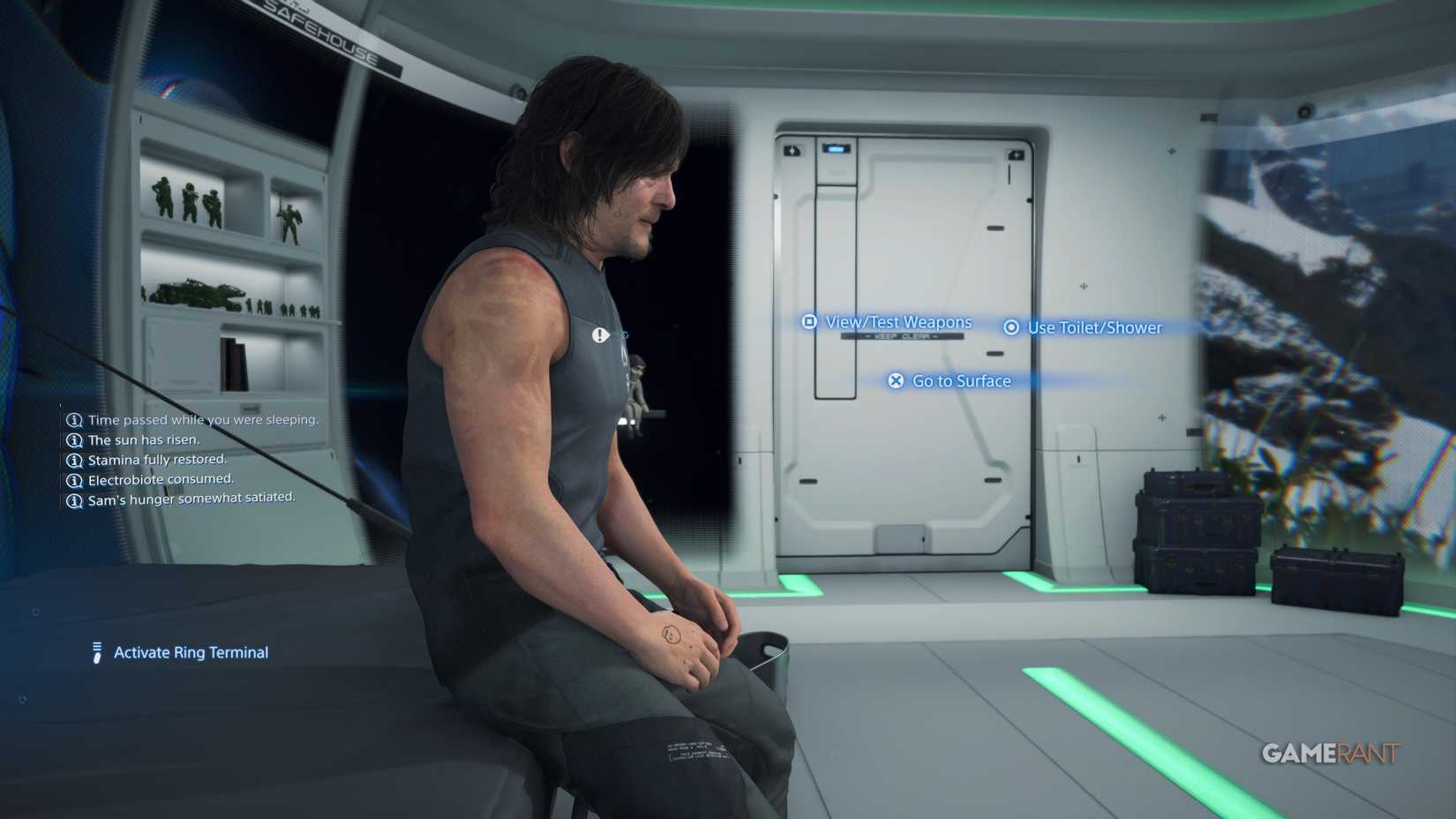Click the Circle button icon next to Use Toilet/Shower
Screen dimensions: 1456x819
pos(1010,327)
